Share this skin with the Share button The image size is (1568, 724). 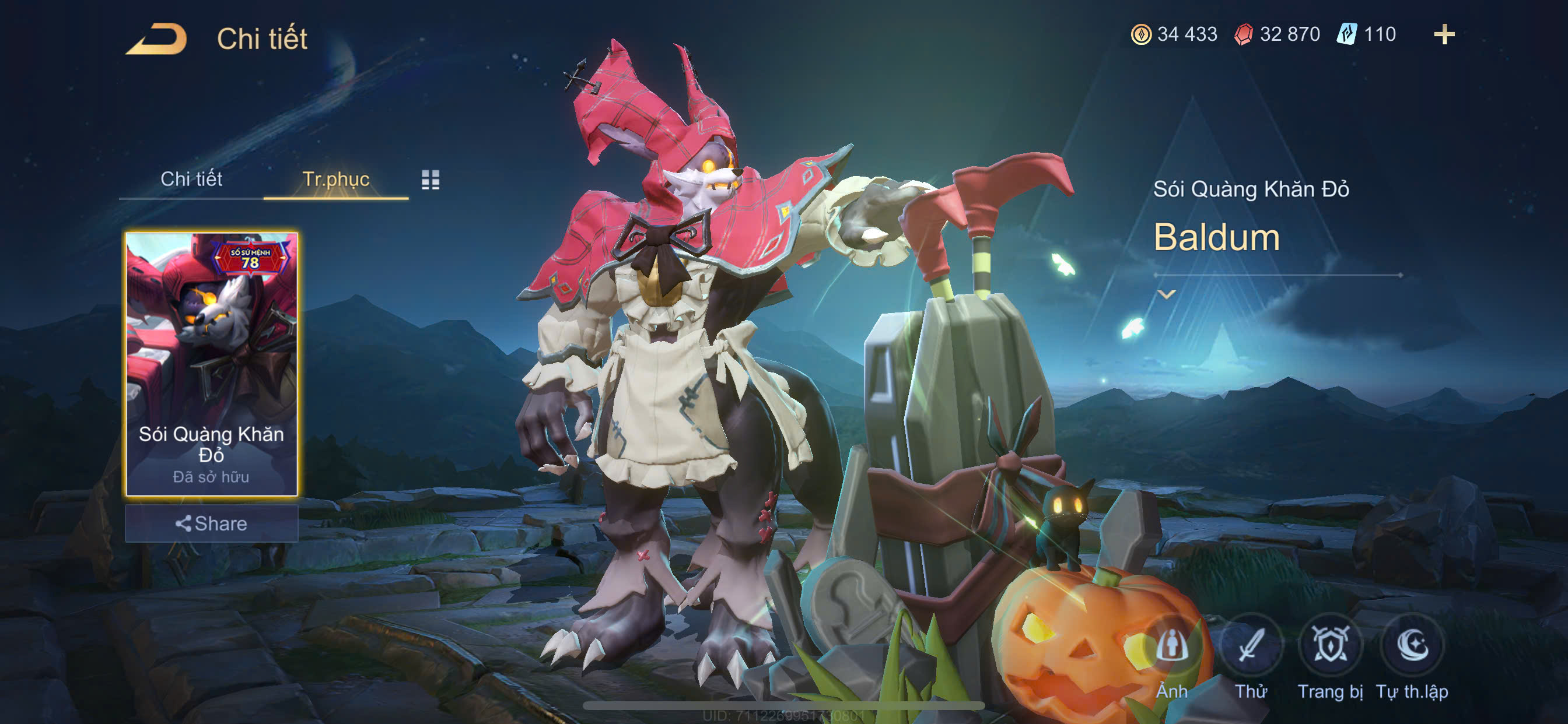[x=211, y=523]
